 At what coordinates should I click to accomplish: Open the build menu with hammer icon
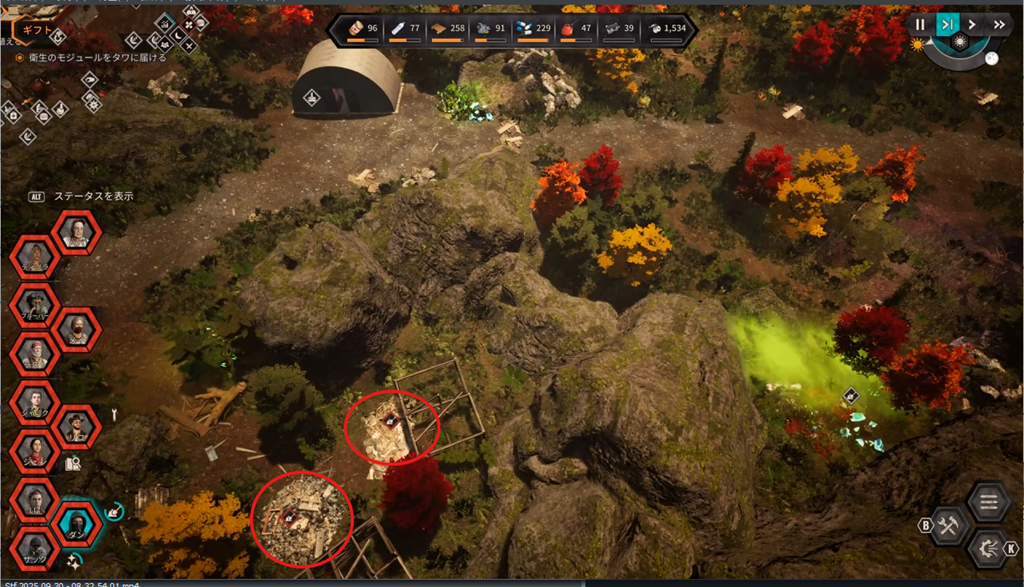coord(948,525)
